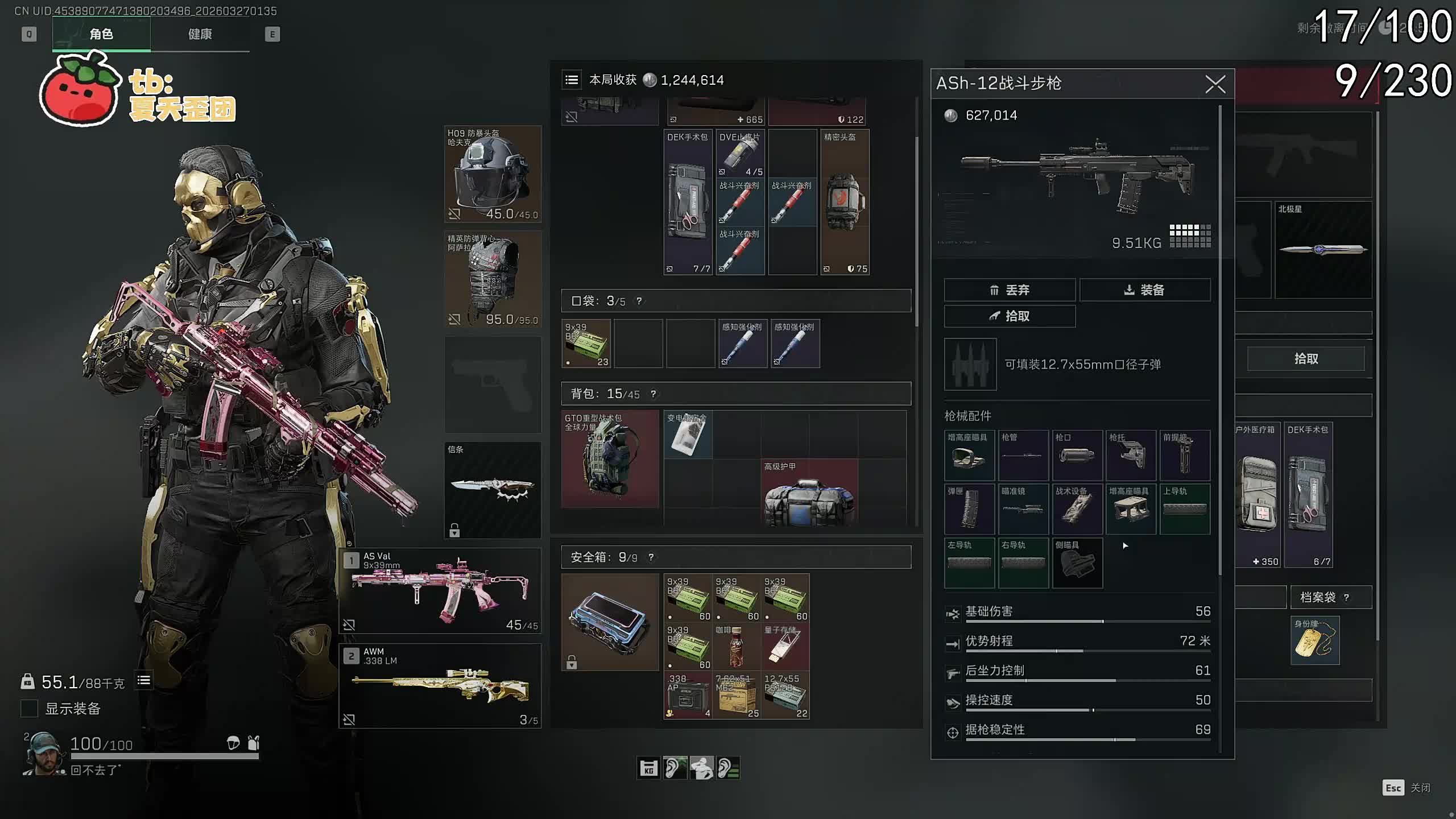Select the 枪口 muzzle attachment slot

pos(1077,455)
